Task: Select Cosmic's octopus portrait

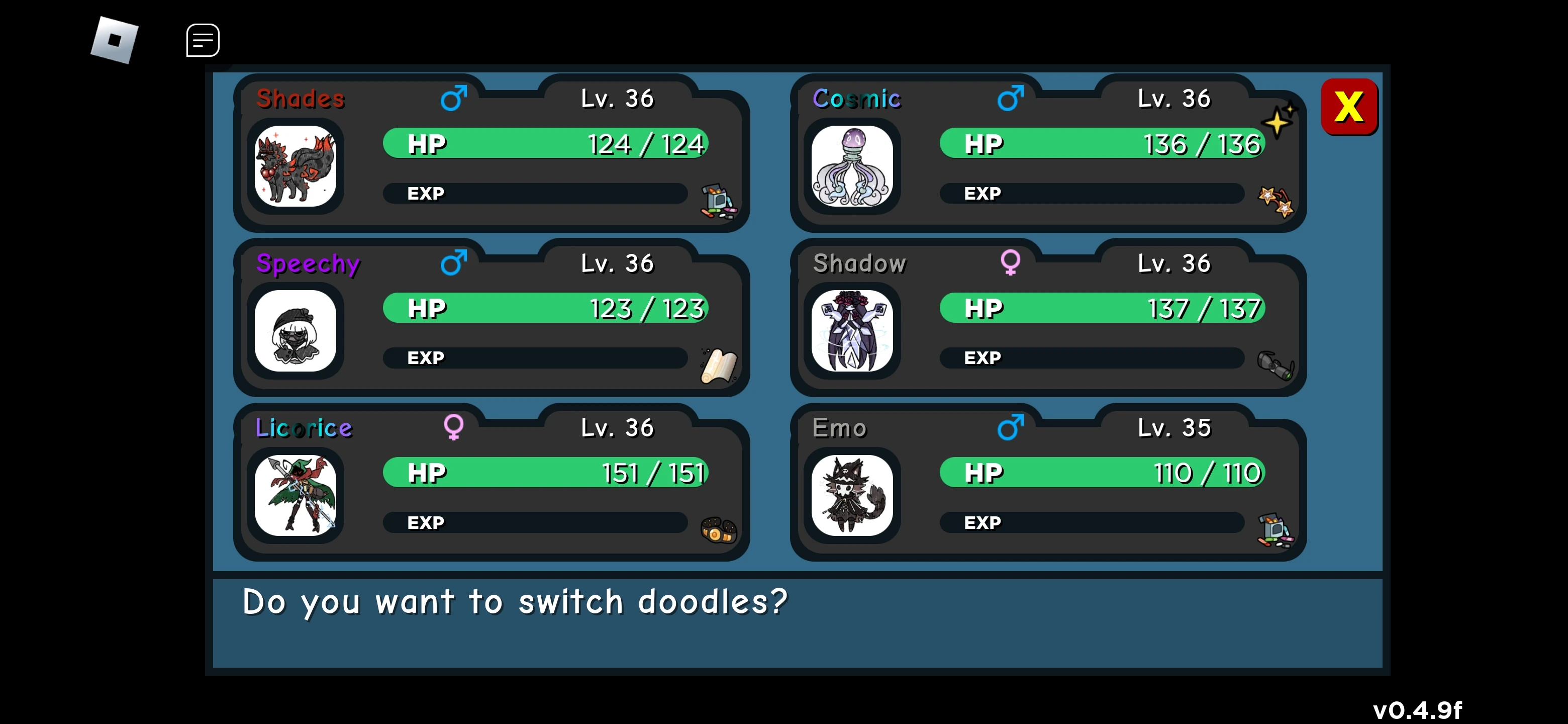Action: pos(852,165)
